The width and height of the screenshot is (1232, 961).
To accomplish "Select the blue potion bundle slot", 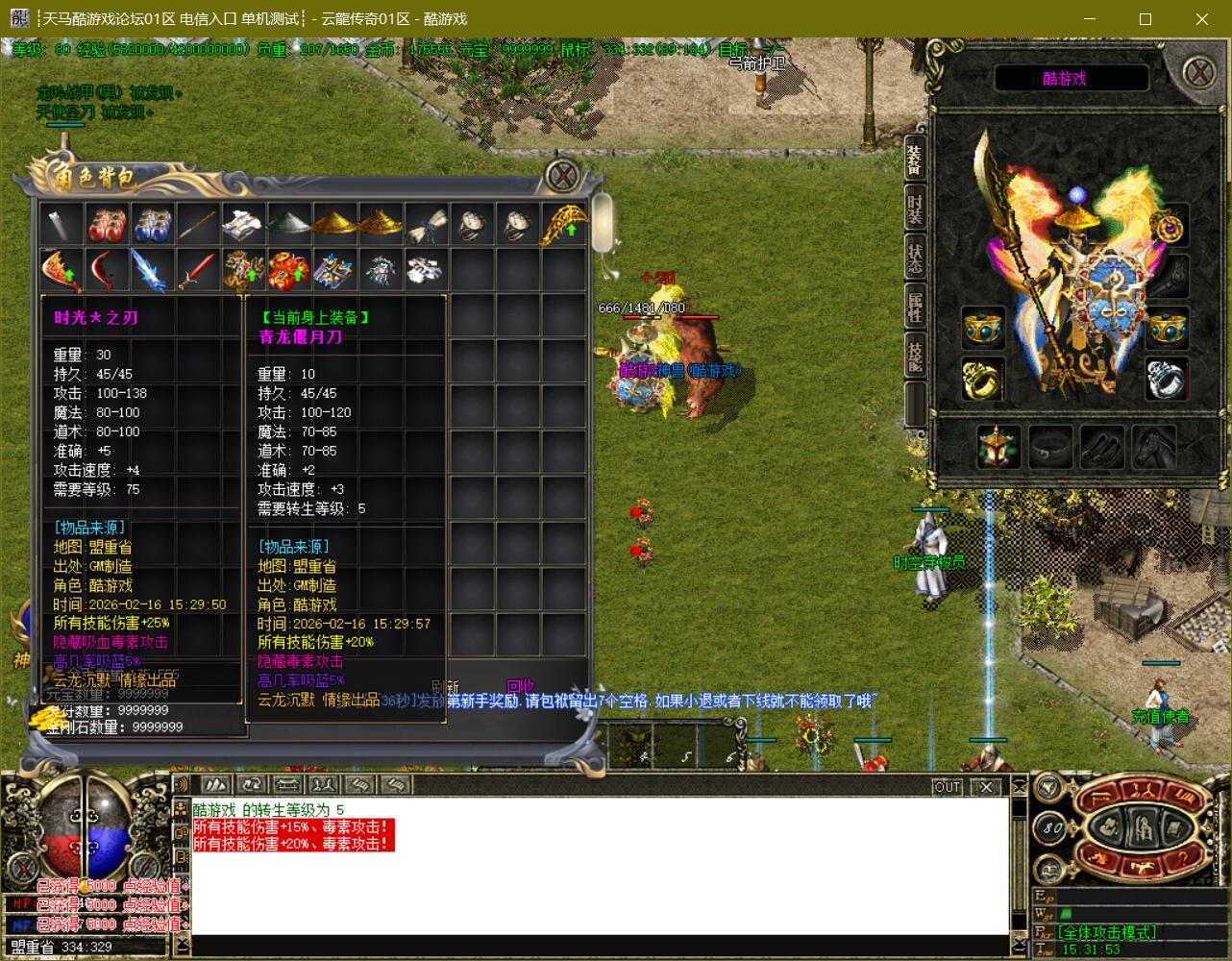I will [x=154, y=225].
